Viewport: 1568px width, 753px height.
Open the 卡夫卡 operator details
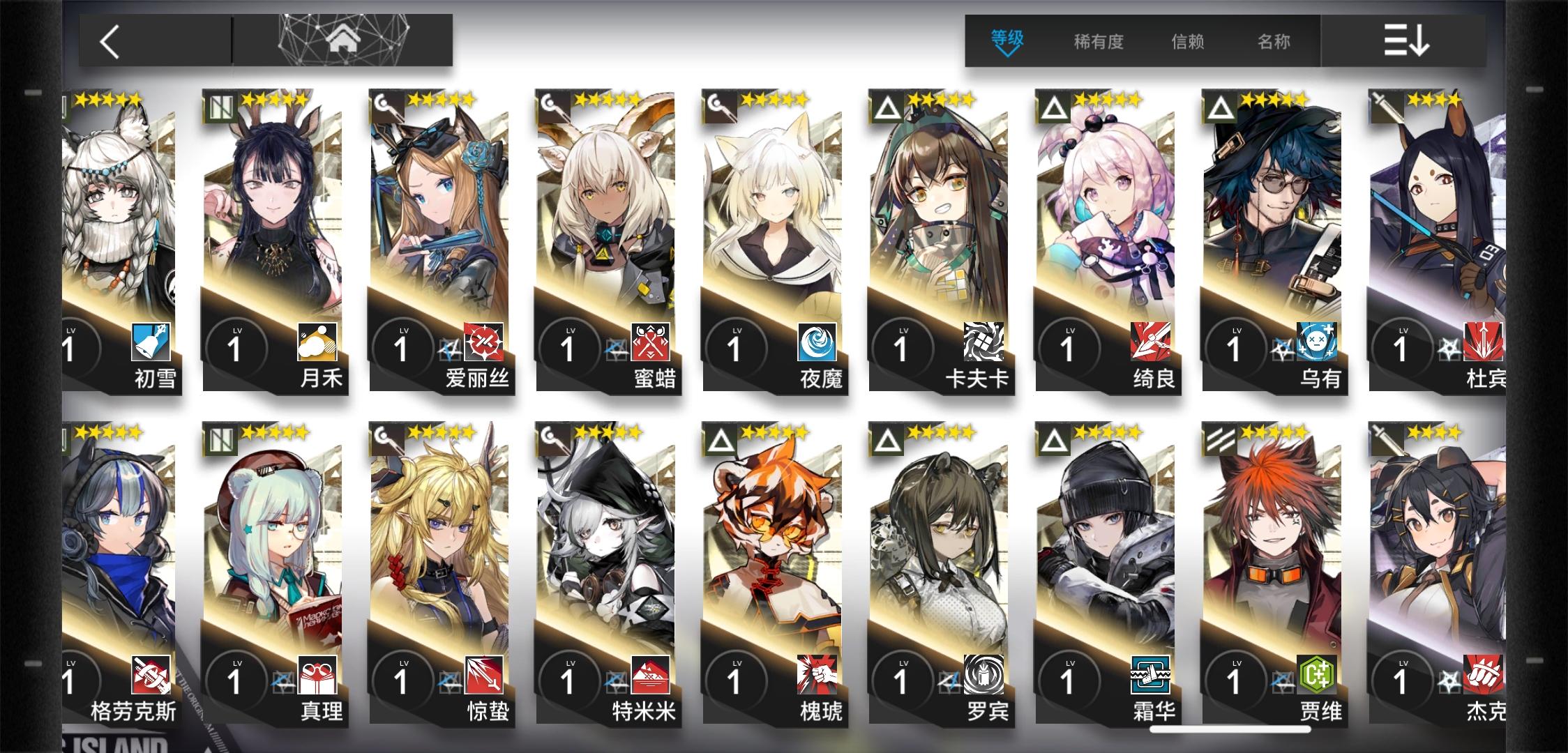pyautogui.click(x=942, y=230)
